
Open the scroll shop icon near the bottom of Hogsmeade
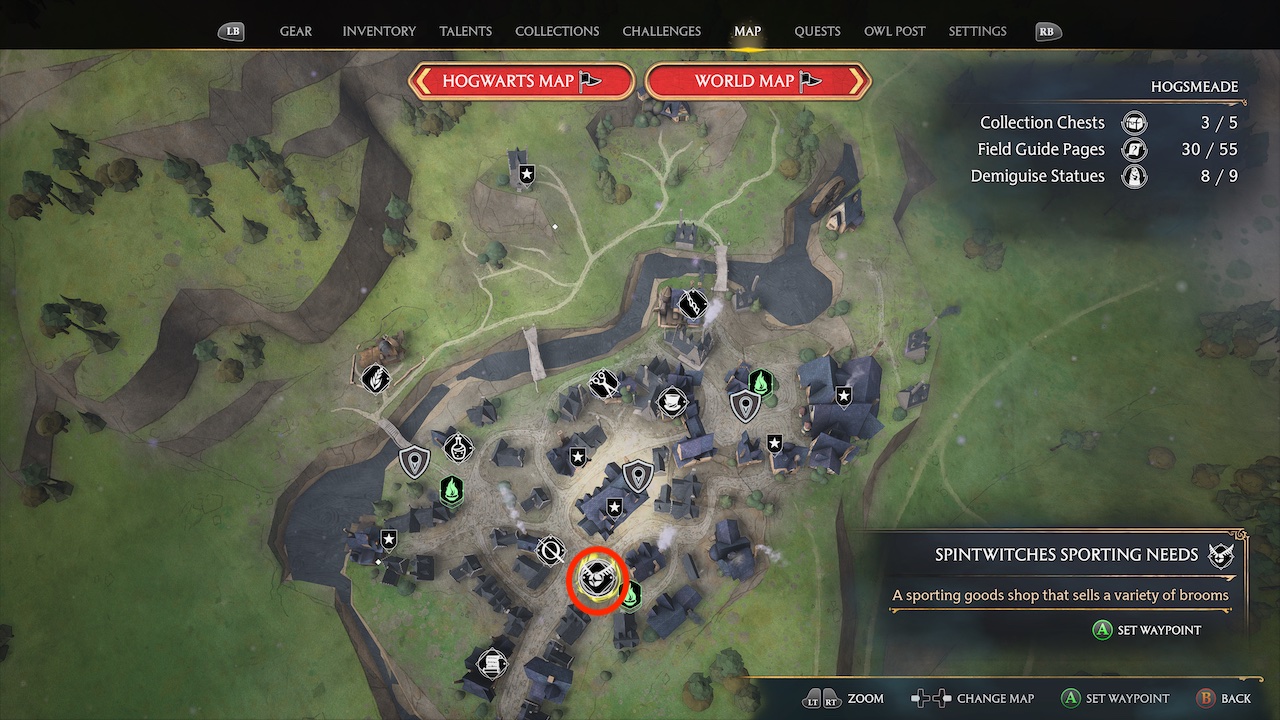tap(490, 664)
